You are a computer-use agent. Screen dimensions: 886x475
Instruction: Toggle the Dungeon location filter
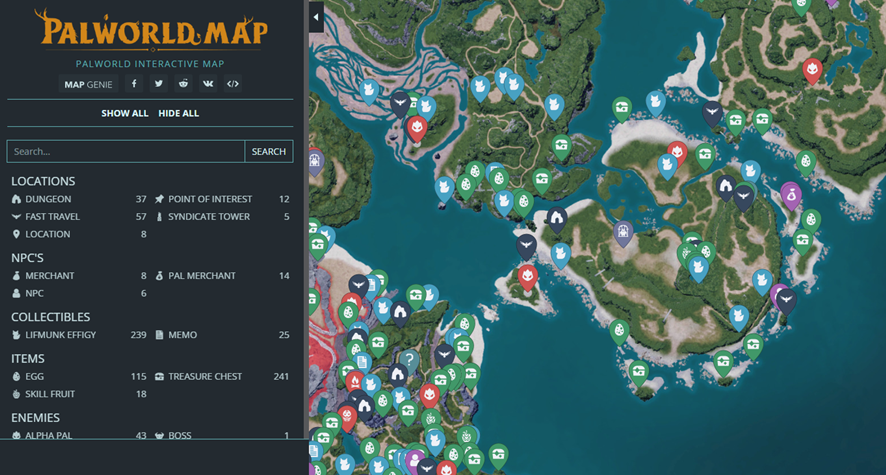click(48, 199)
